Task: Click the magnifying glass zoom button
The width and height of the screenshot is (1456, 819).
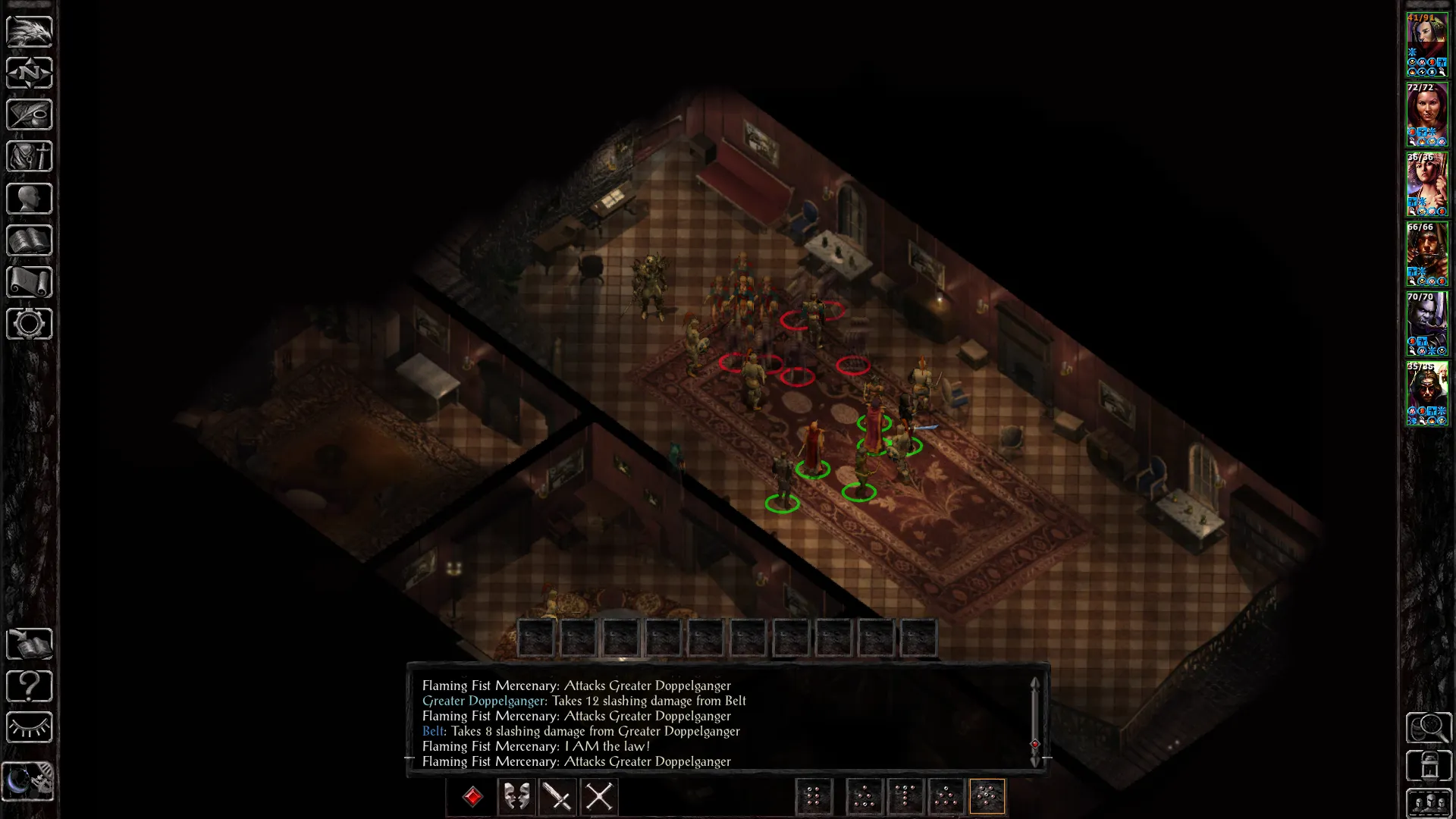Action: 1429,728
